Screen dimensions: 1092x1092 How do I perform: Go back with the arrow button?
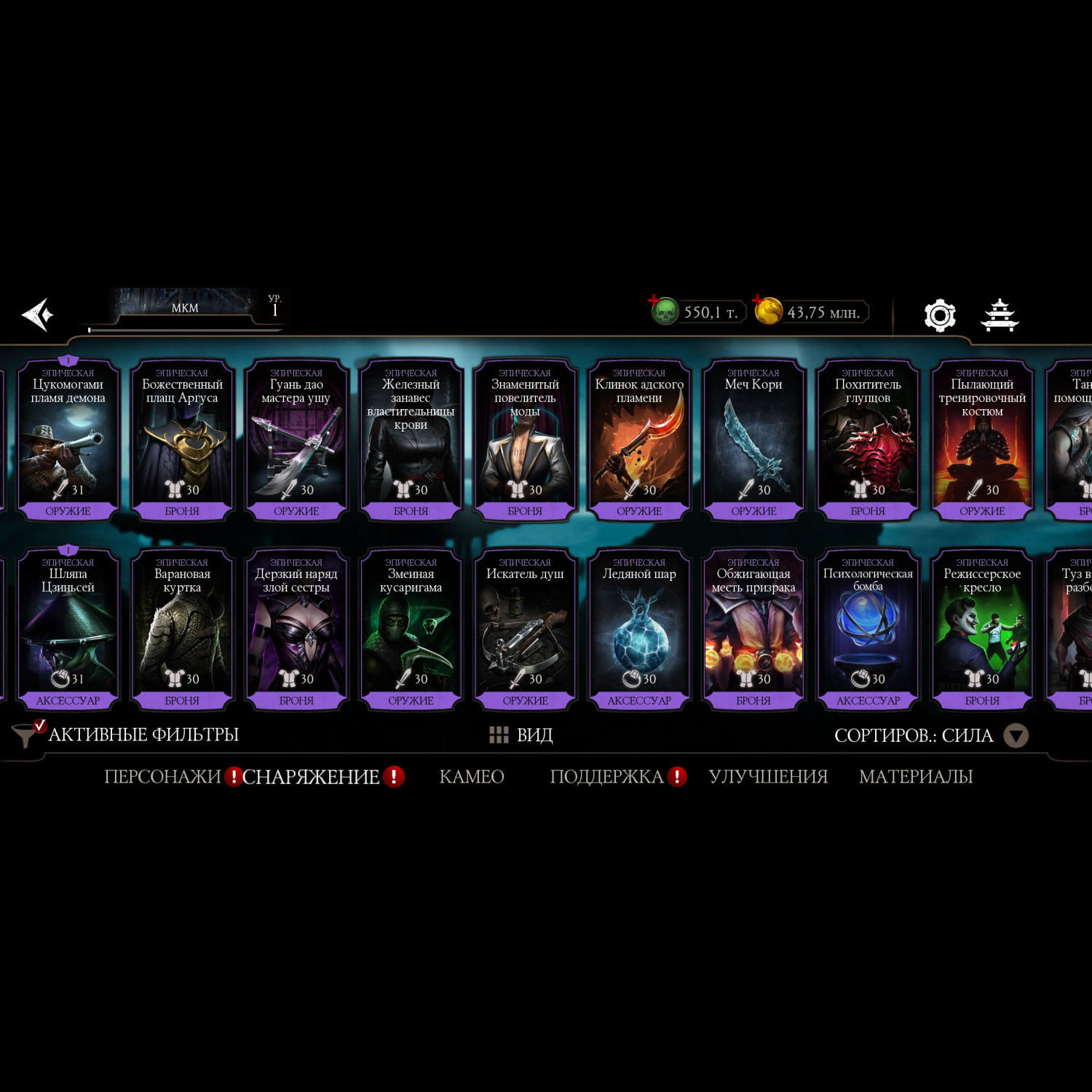tap(38, 314)
